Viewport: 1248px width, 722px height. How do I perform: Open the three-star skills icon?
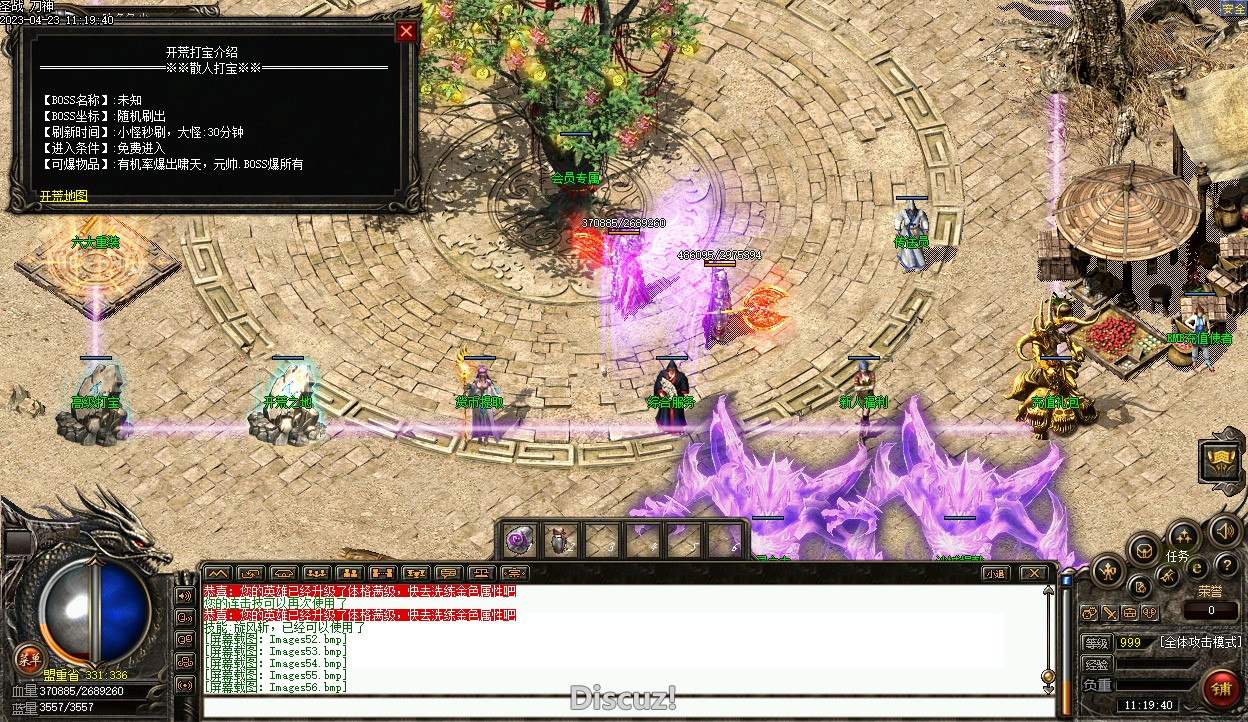click(x=1184, y=535)
